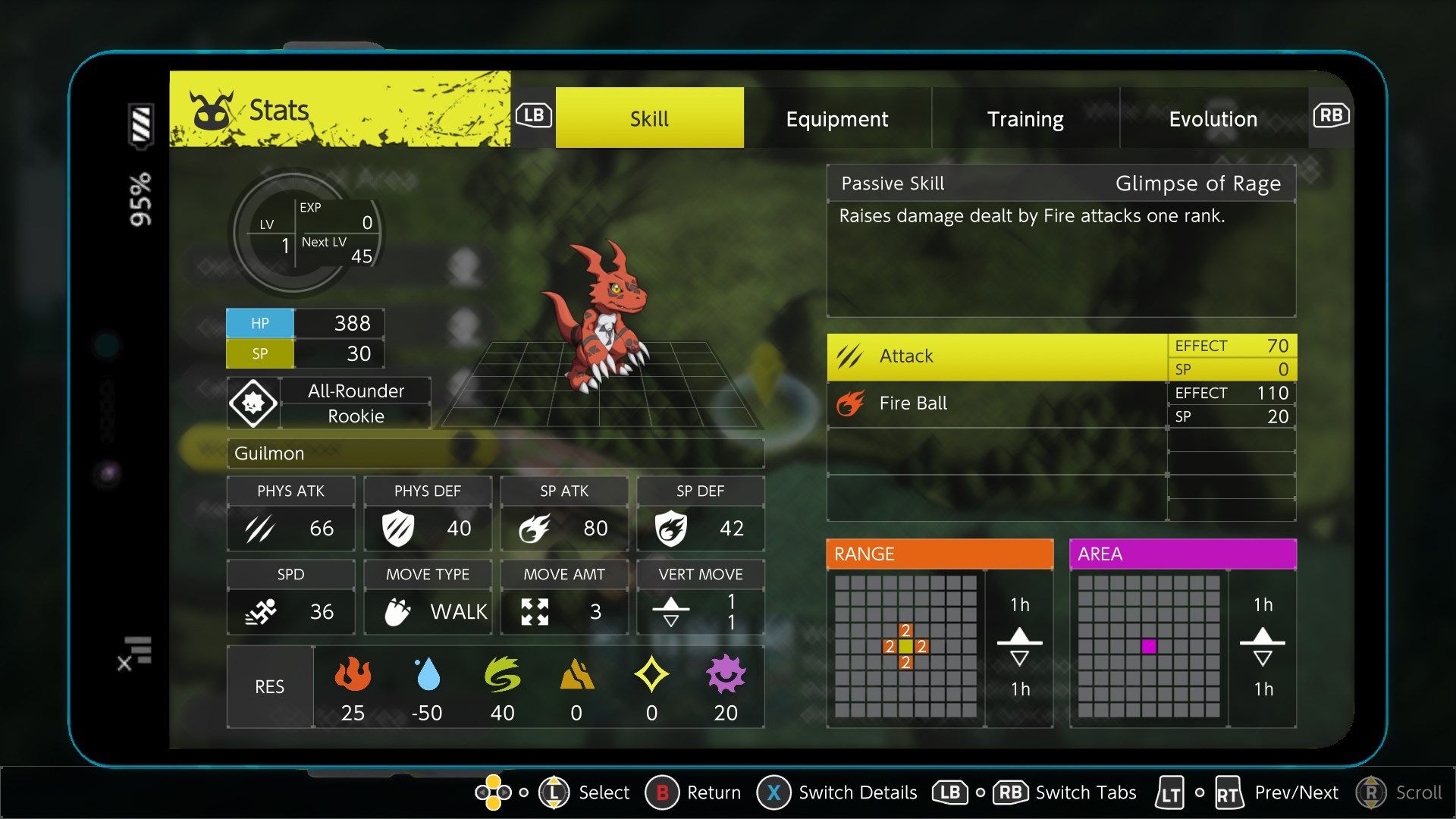
Task: Click the RB tab-switch prompt beside Evolution
Action: tap(1332, 115)
